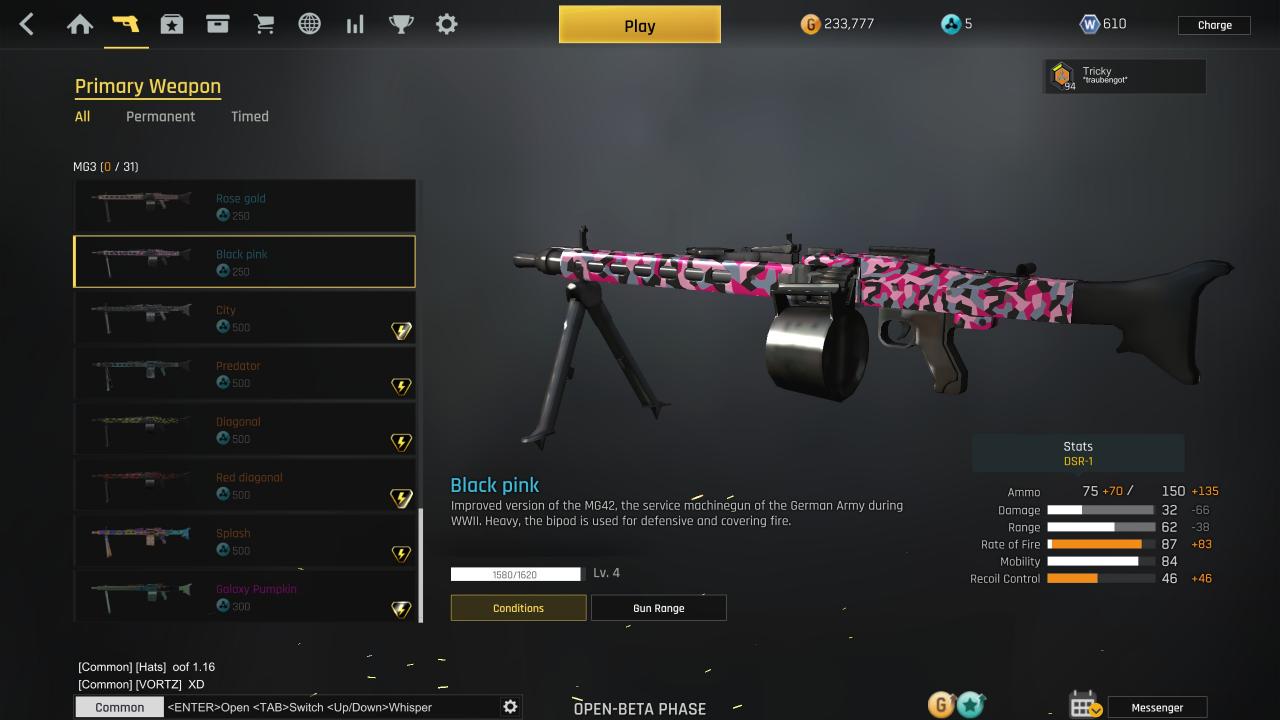Open chat settings gear icon

click(510, 707)
